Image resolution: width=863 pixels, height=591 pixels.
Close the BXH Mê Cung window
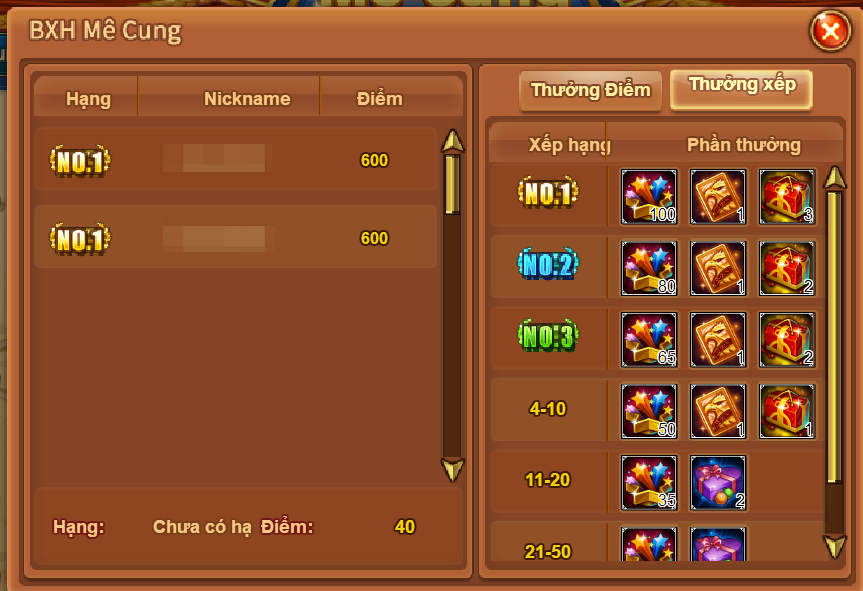click(x=829, y=33)
